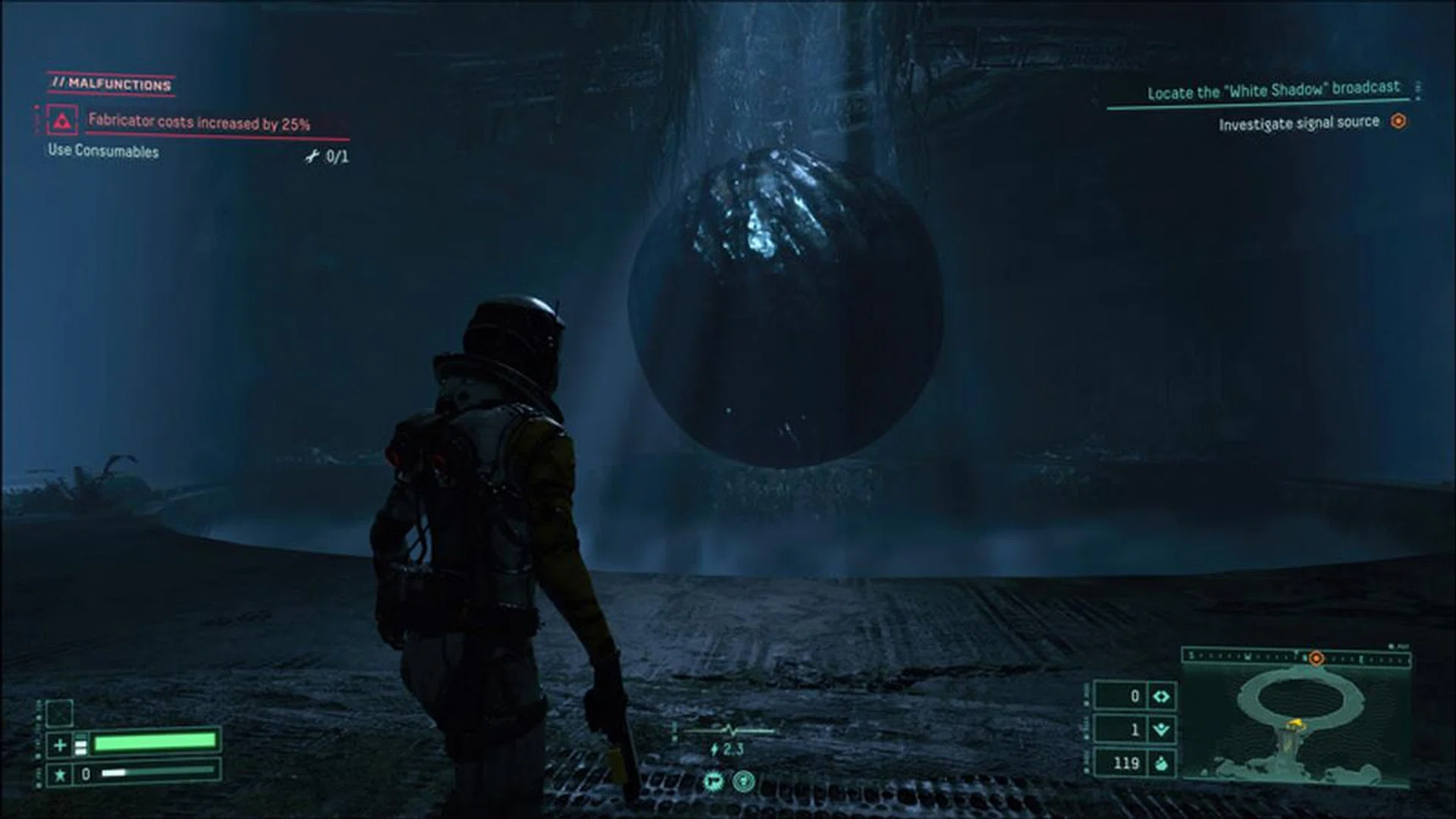Click the obolite droplet icon next to 119
Screen dimensions: 1456x819
pyautogui.click(x=1161, y=763)
